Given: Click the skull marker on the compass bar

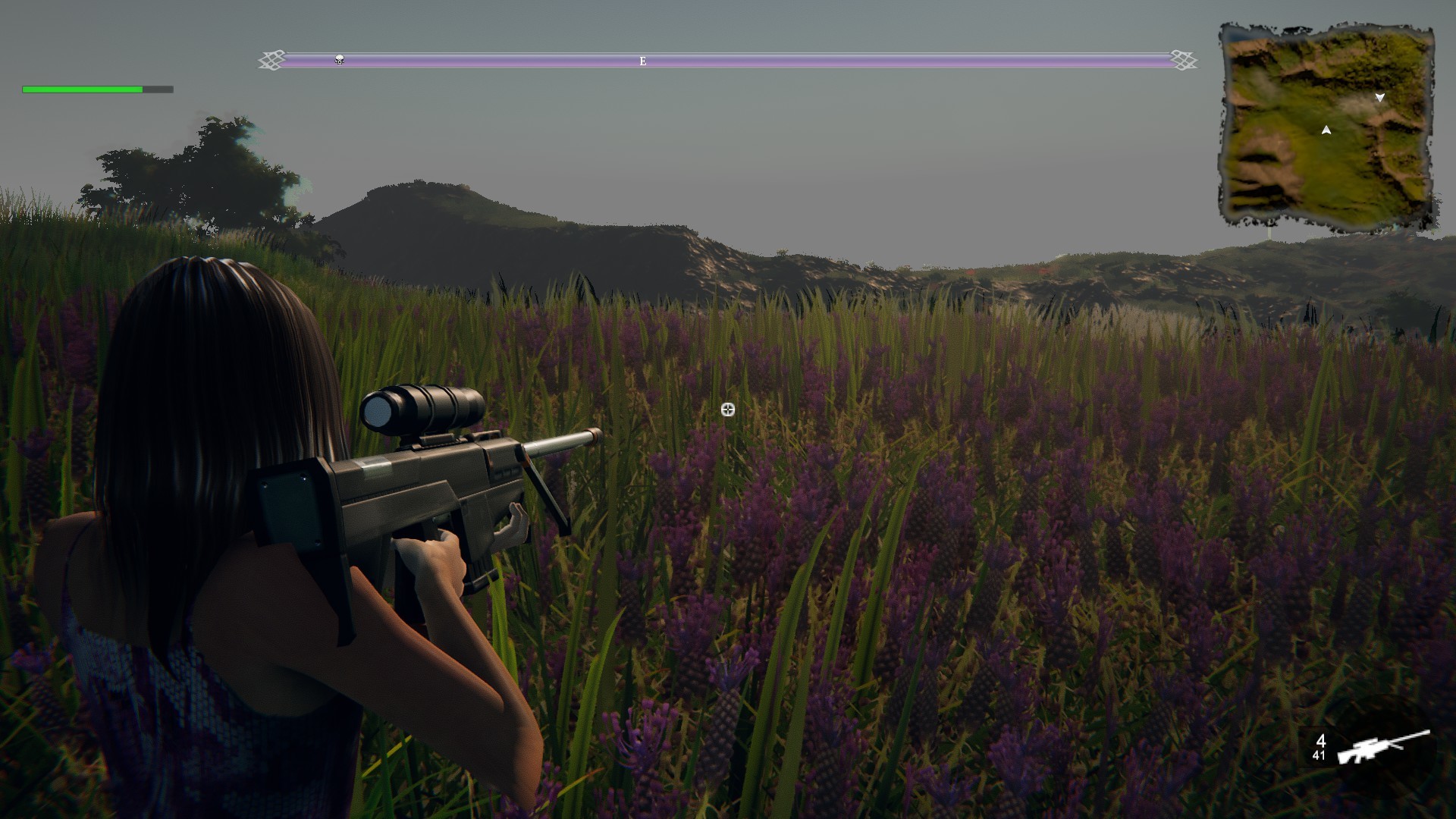Looking at the screenshot, I should pyautogui.click(x=340, y=58).
